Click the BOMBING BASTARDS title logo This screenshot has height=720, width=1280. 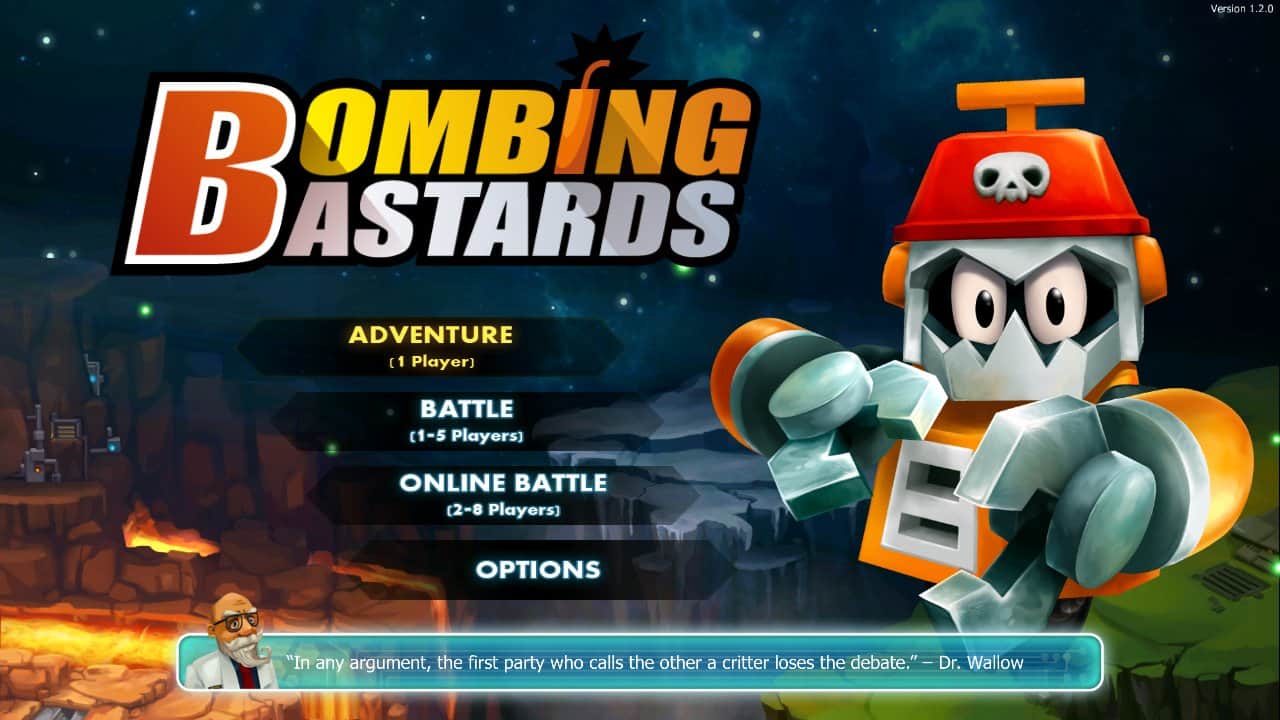pos(440,160)
